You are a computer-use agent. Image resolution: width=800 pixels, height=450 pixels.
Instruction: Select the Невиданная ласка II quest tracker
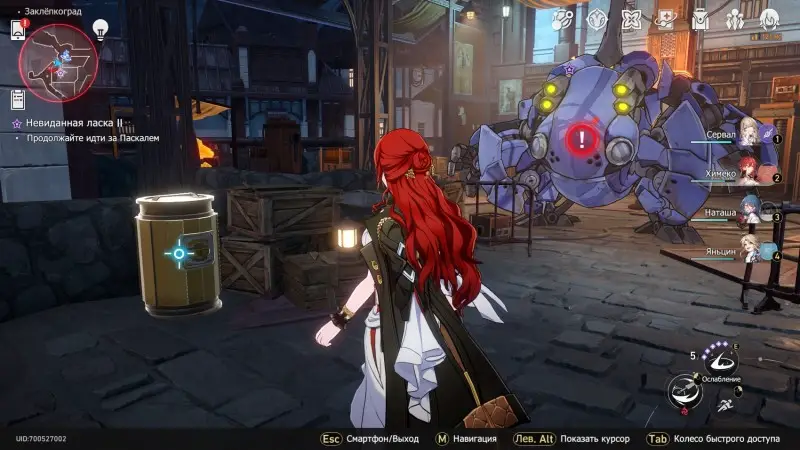78,121
